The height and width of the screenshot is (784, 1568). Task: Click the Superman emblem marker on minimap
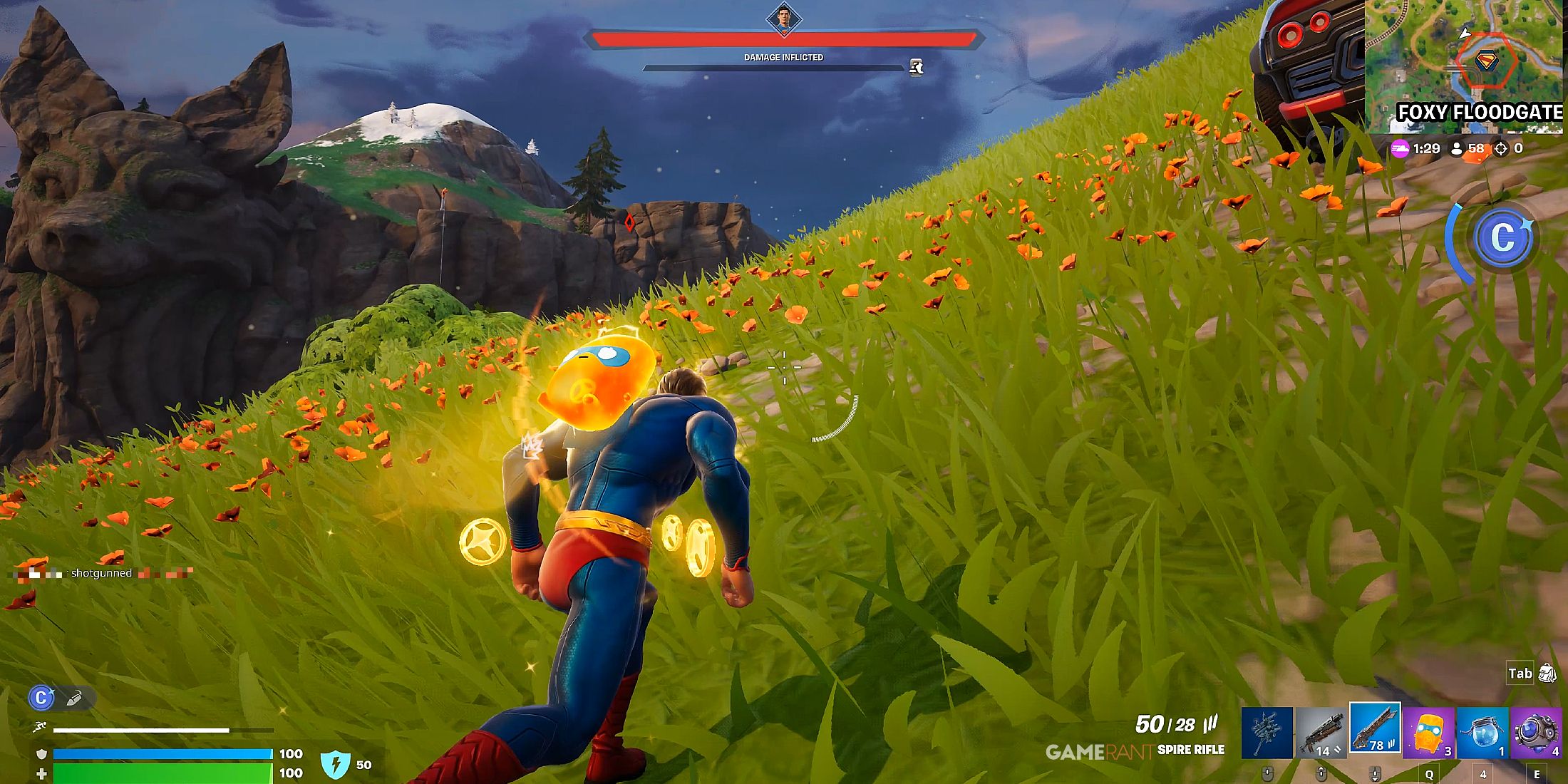pyautogui.click(x=1486, y=61)
